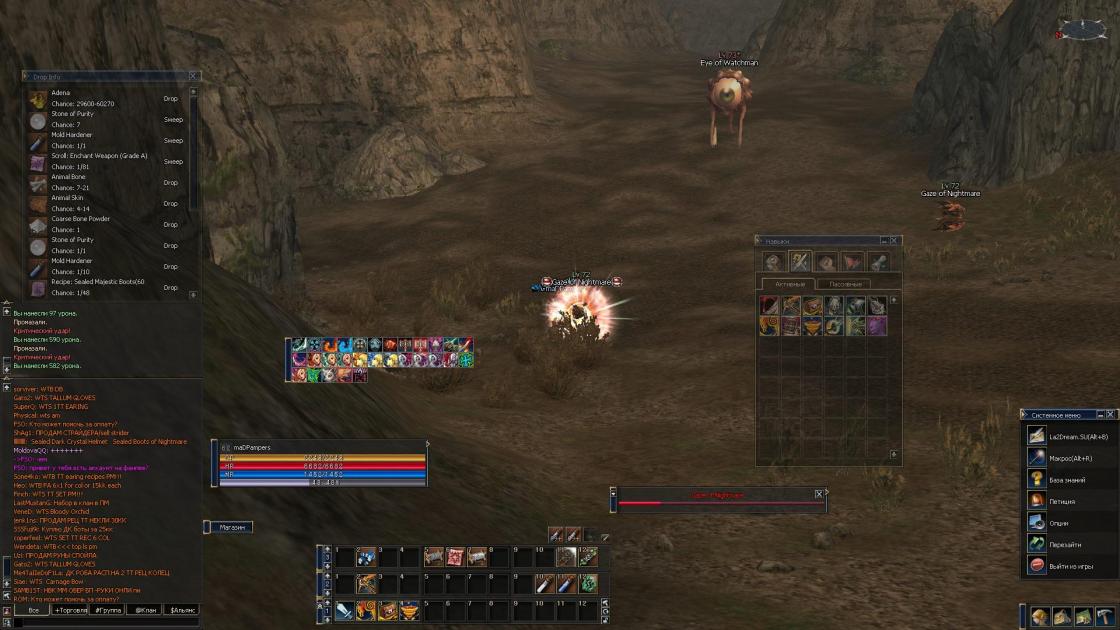1120x630 pixels.
Task: Close the Drop Info window
Action: (195, 76)
